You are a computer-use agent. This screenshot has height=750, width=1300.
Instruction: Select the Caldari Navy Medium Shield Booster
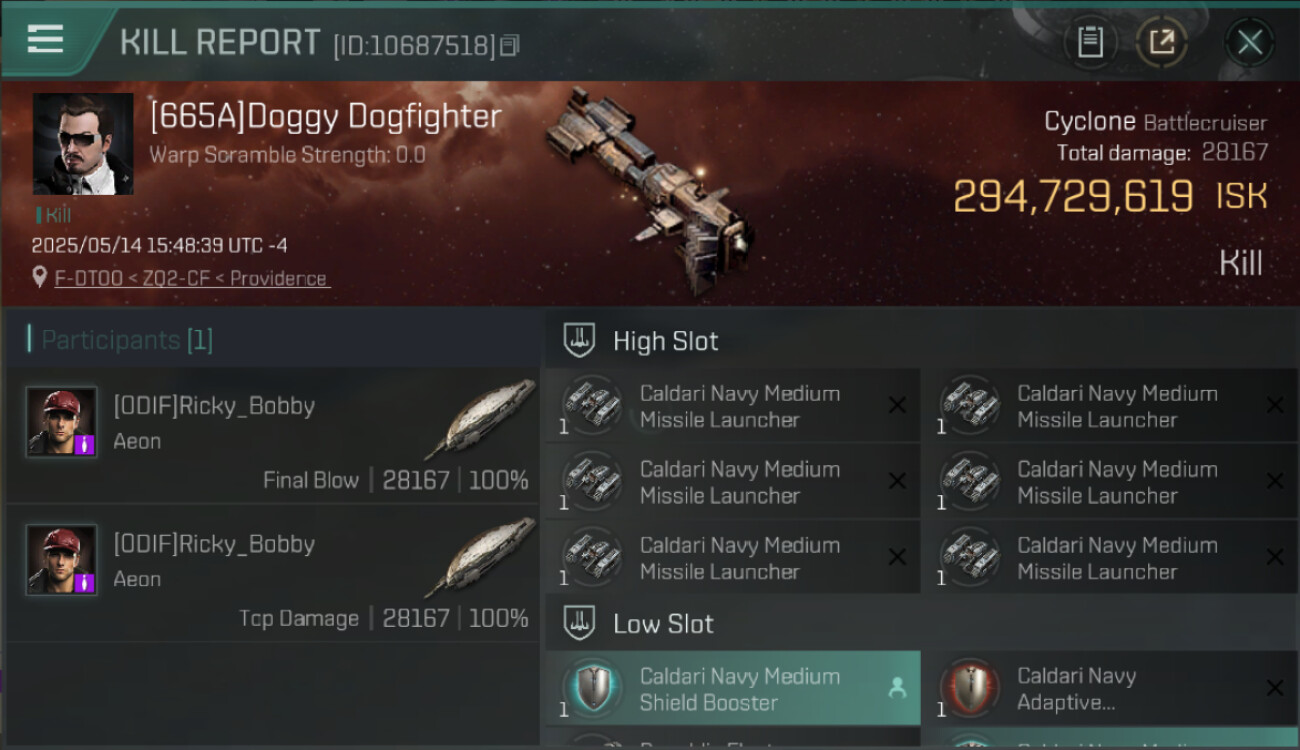(x=732, y=689)
